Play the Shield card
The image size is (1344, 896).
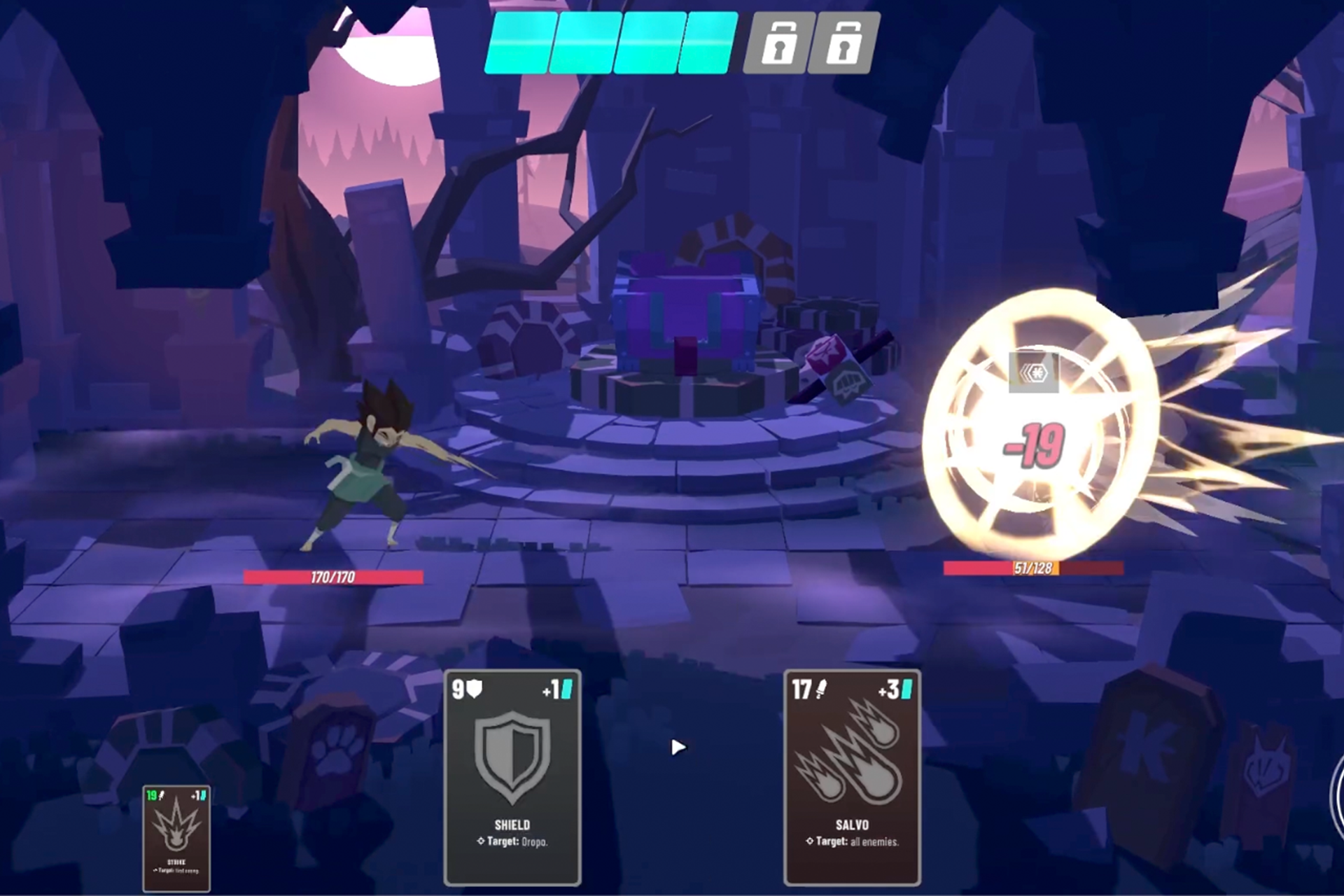pyautogui.click(x=512, y=777)
